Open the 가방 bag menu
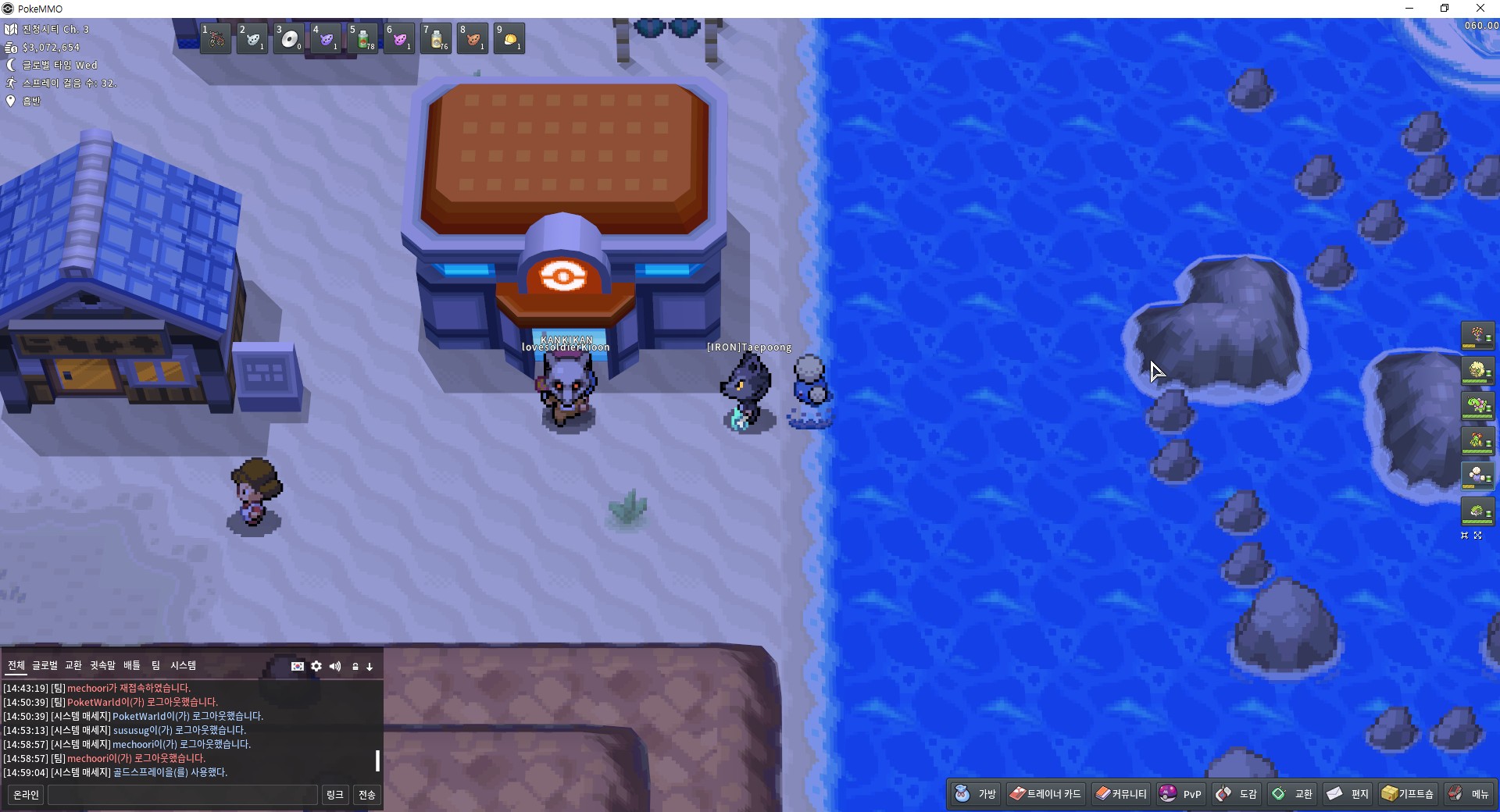This screenshot has height=812, width=1500. coord(976,794)
